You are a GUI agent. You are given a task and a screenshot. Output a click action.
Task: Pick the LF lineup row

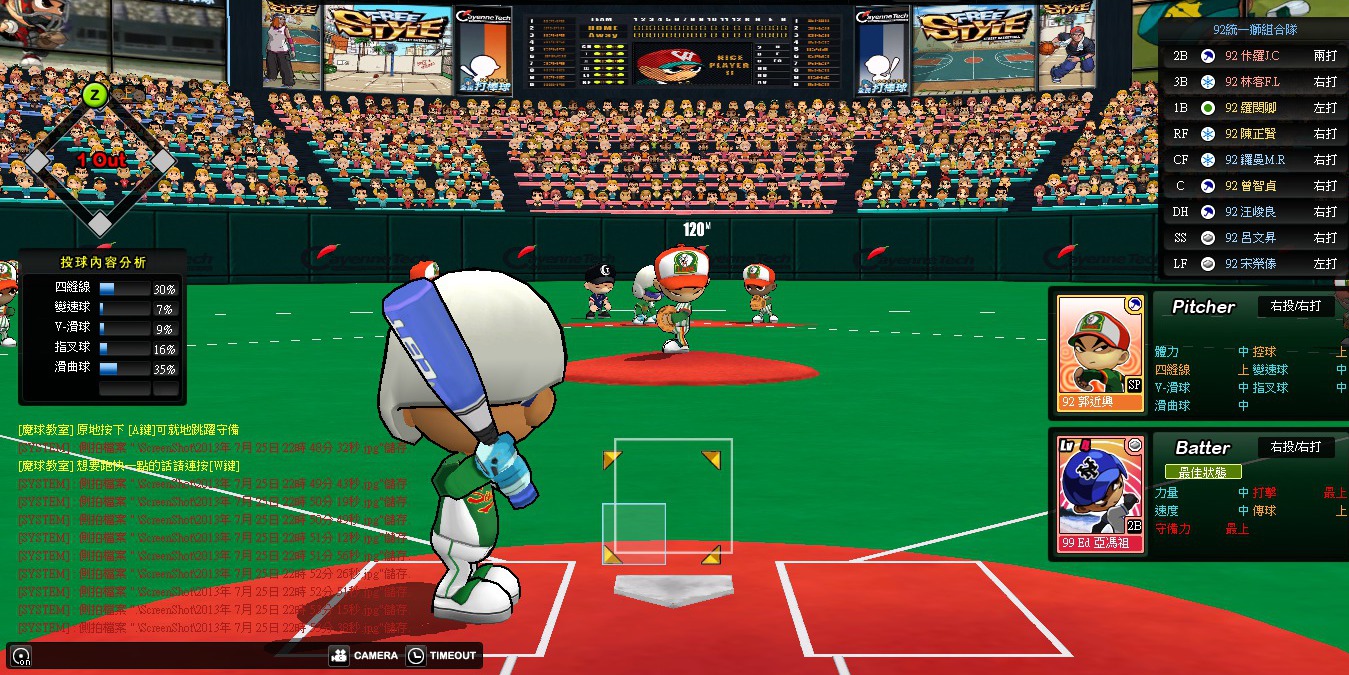tap(1255, 264)
